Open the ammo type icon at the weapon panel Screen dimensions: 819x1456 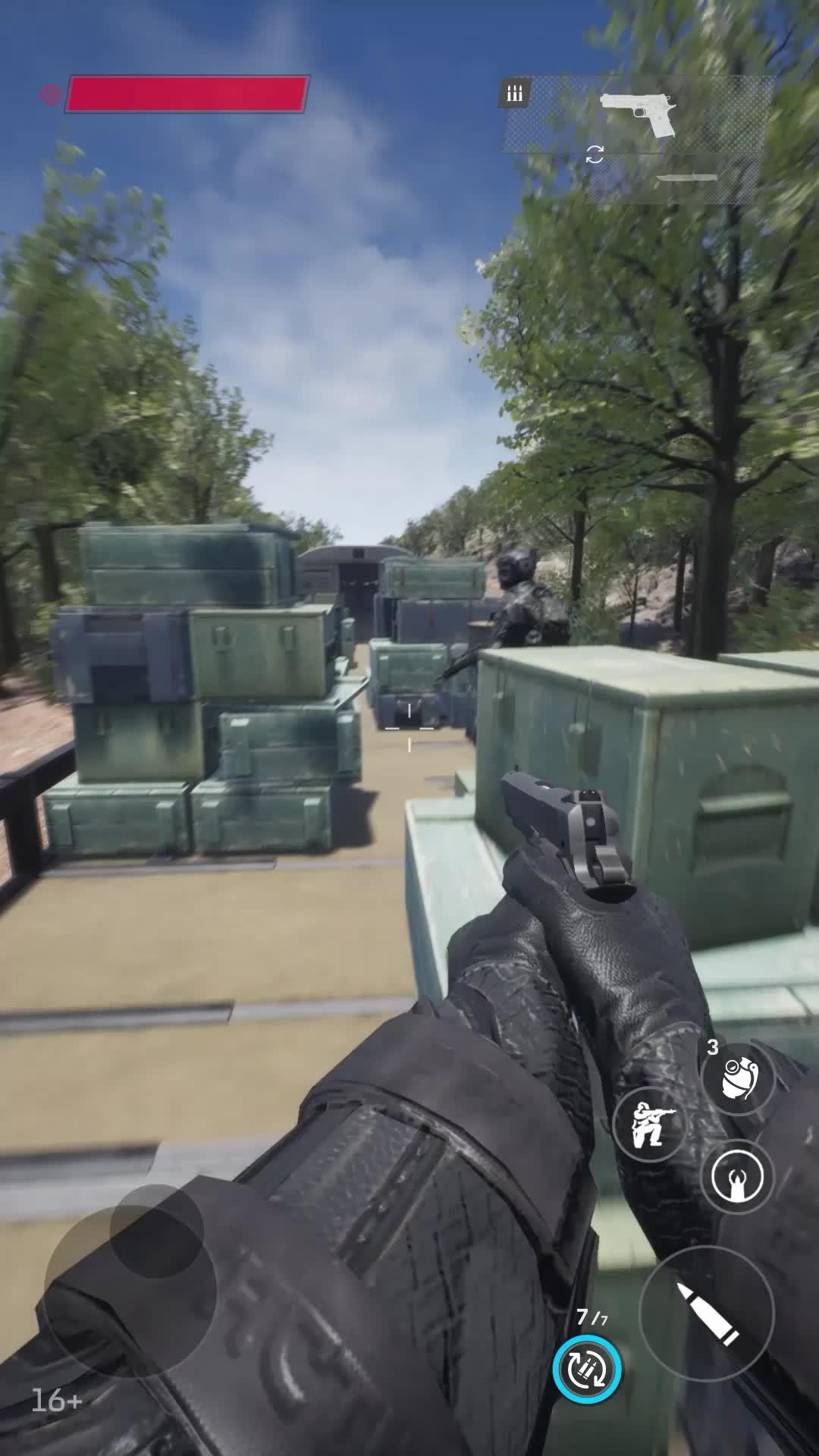515,93
